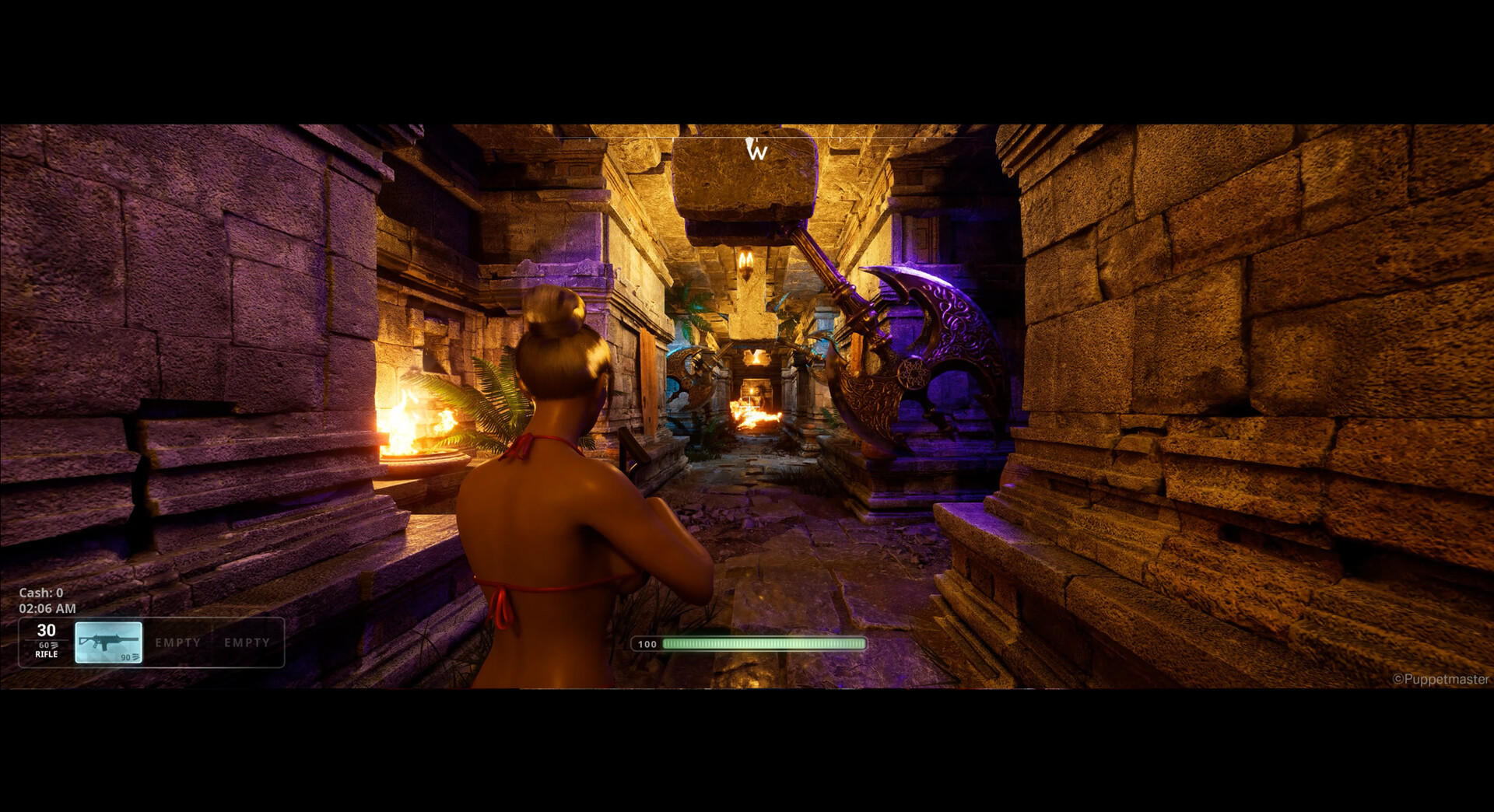Click the rifle silhouette inside the highlighted slot

coord(108,641)
